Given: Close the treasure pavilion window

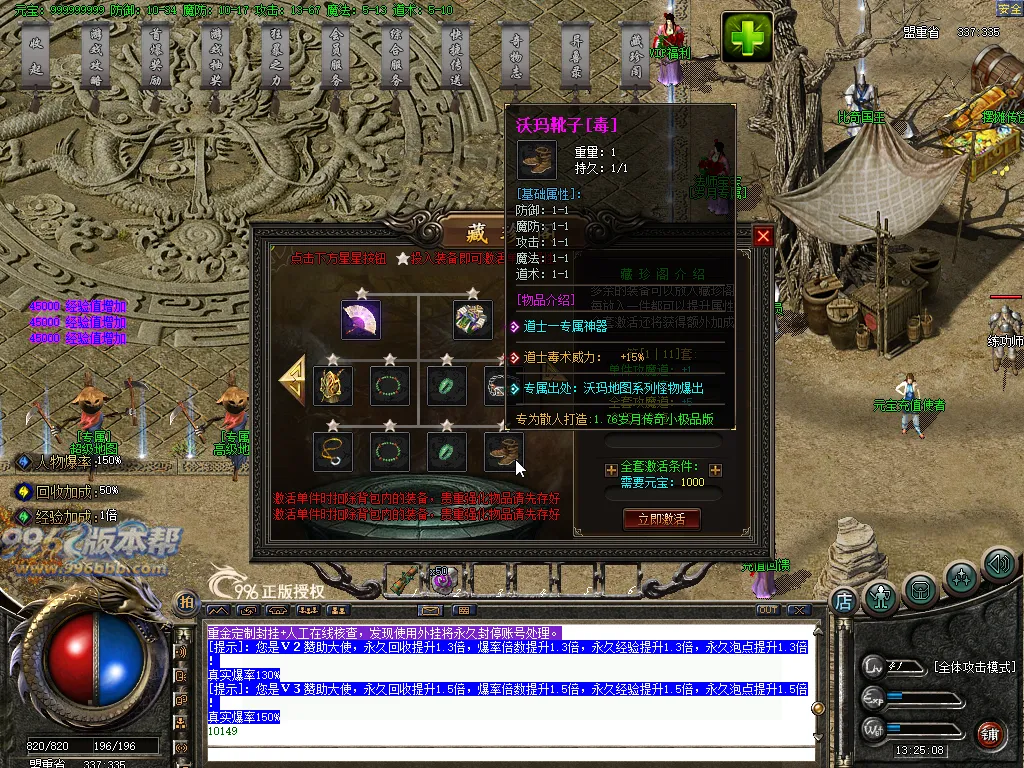Looking at the screenshot, I should coord(763,236).
